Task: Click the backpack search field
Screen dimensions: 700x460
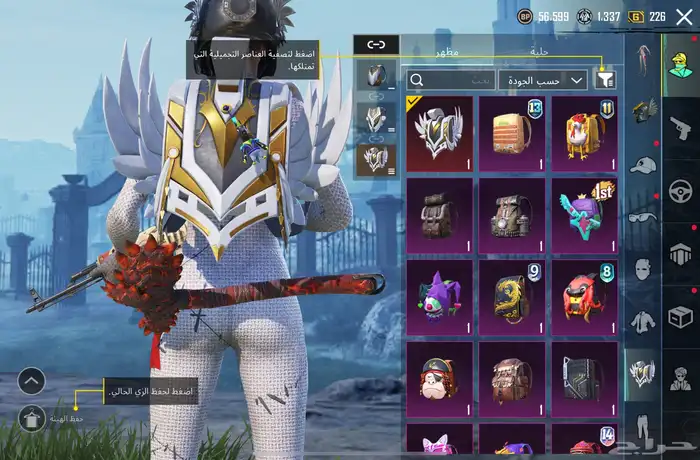Action: point(452,79)
